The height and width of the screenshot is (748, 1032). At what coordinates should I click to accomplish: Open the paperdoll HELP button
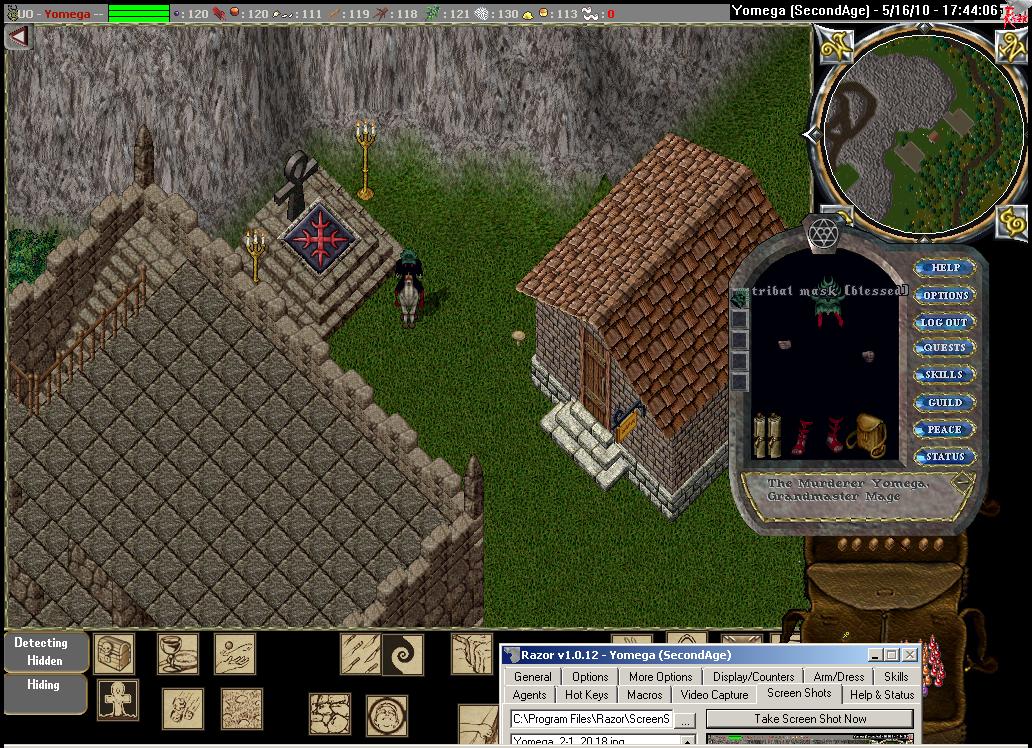click(x=945, y=268)
